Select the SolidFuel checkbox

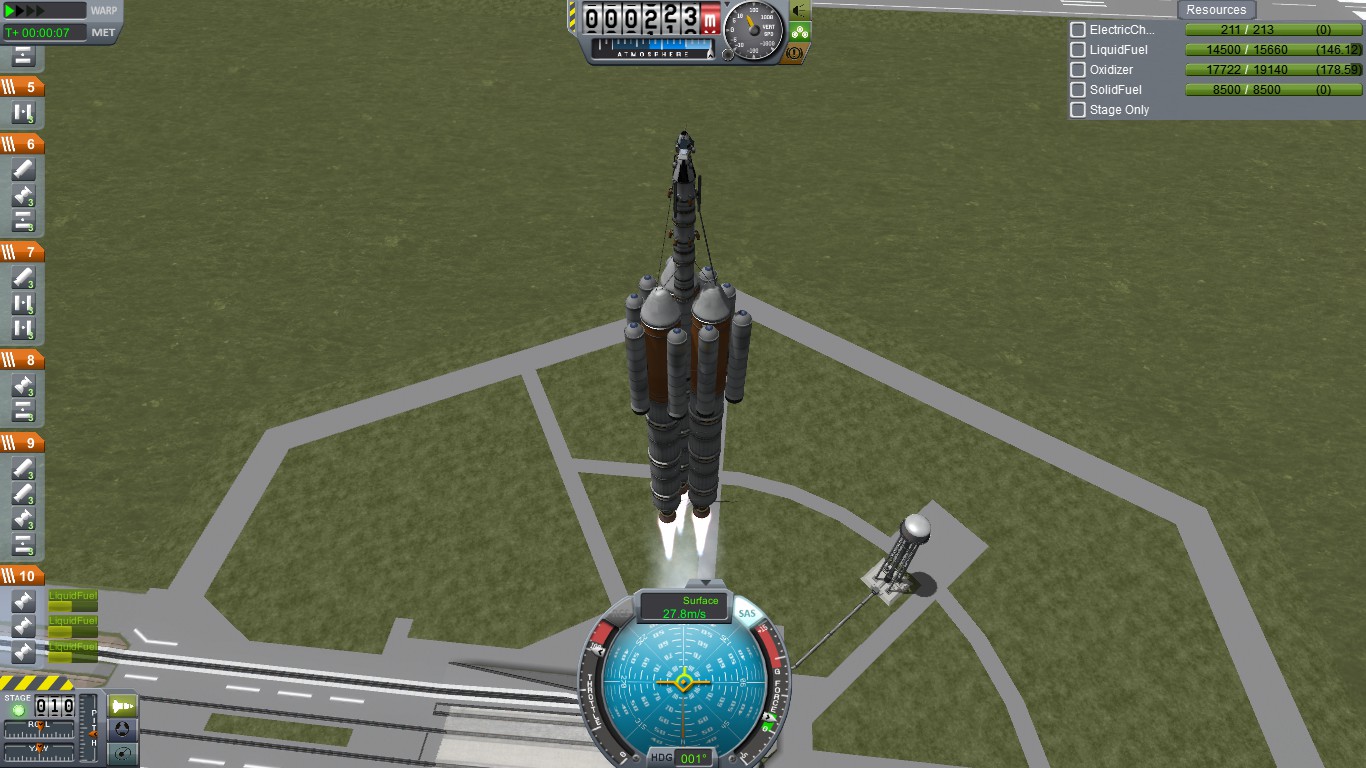(1078, 90)
